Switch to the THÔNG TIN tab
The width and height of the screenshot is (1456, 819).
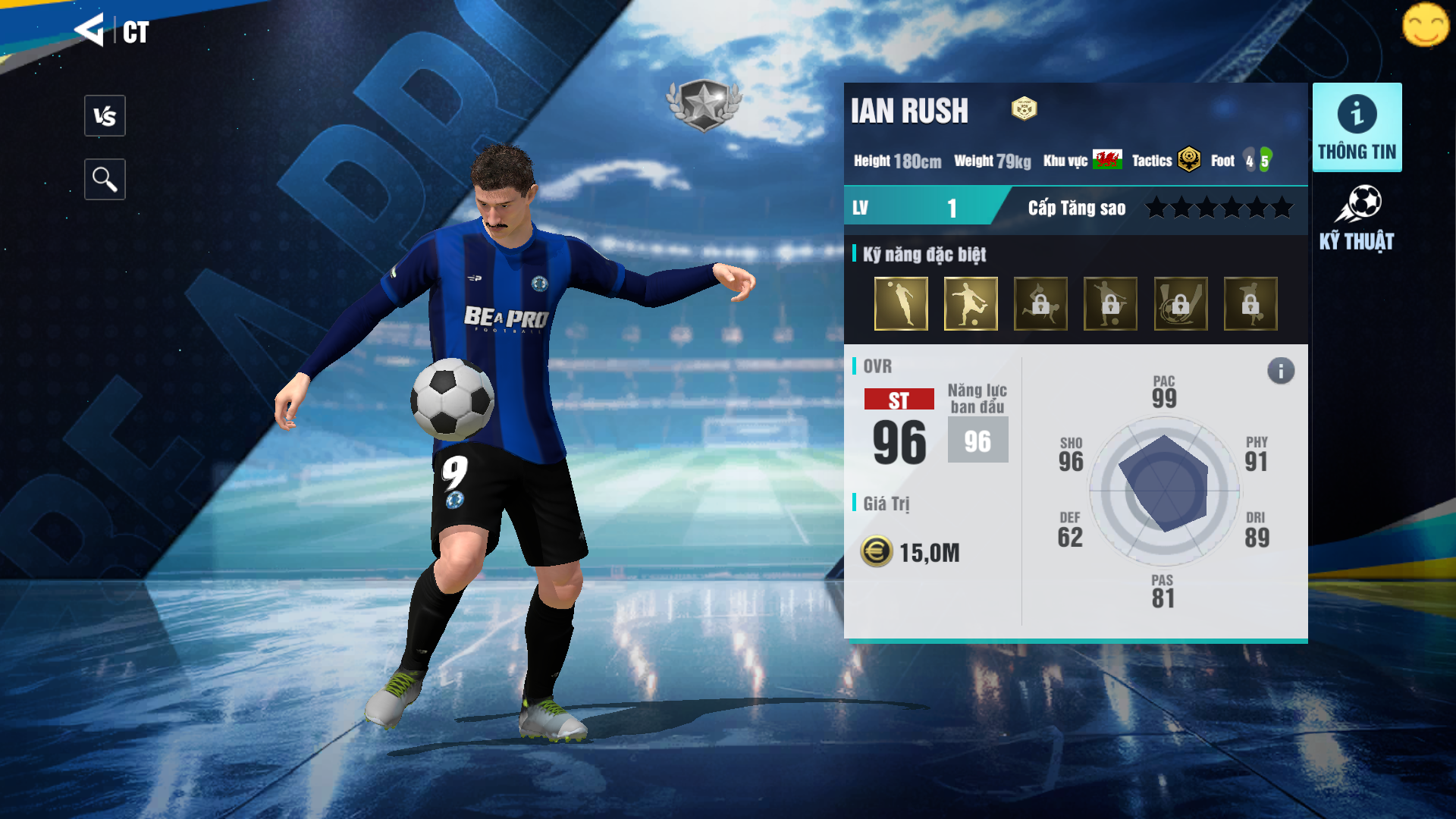[x=1357, y=127]
